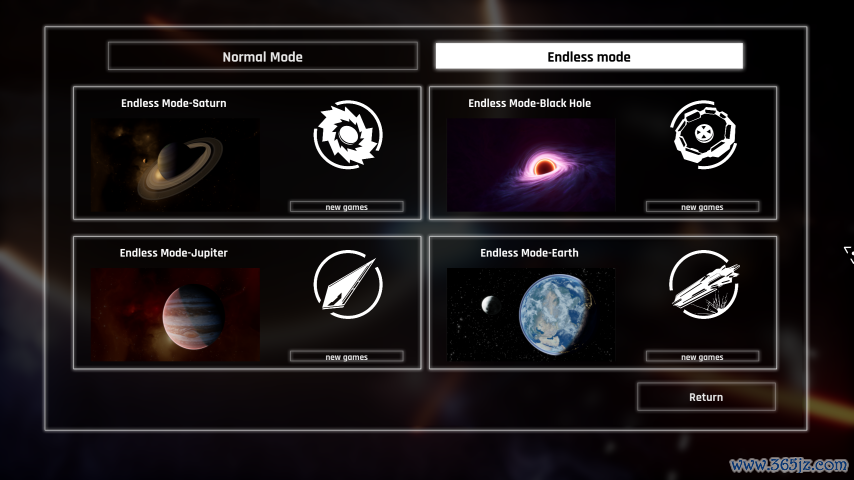Select the Endless mode tab
The image size is (854, 480).
pos(589,56)
